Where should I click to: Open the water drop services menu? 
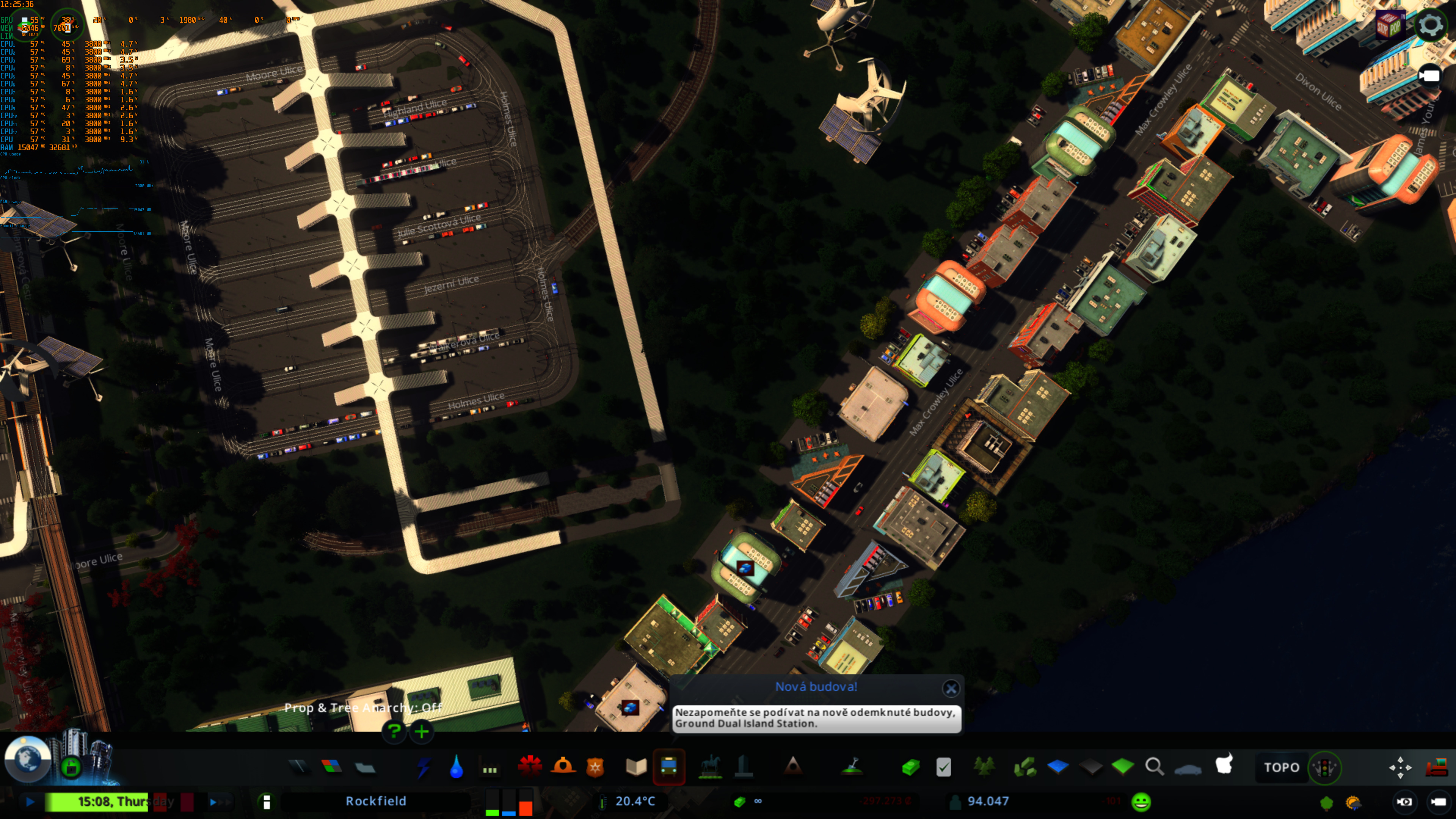coord(457,767)
